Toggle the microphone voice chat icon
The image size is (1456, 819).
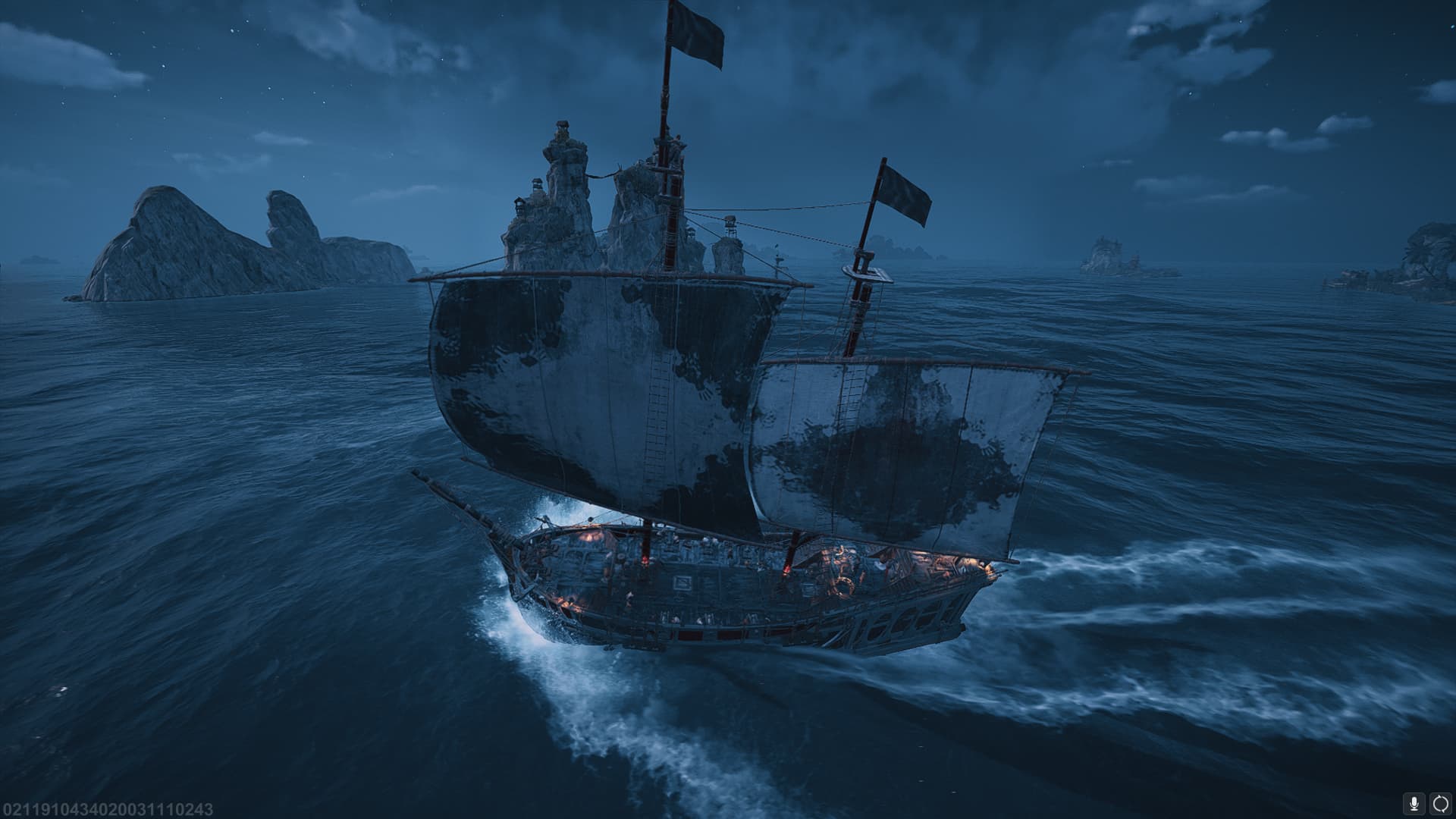1414,802
